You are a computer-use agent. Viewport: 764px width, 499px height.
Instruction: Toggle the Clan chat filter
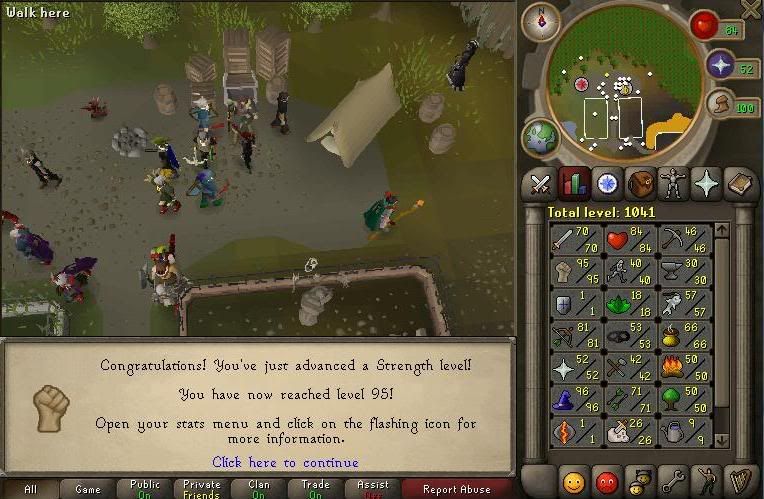click(x=259, y=489)
